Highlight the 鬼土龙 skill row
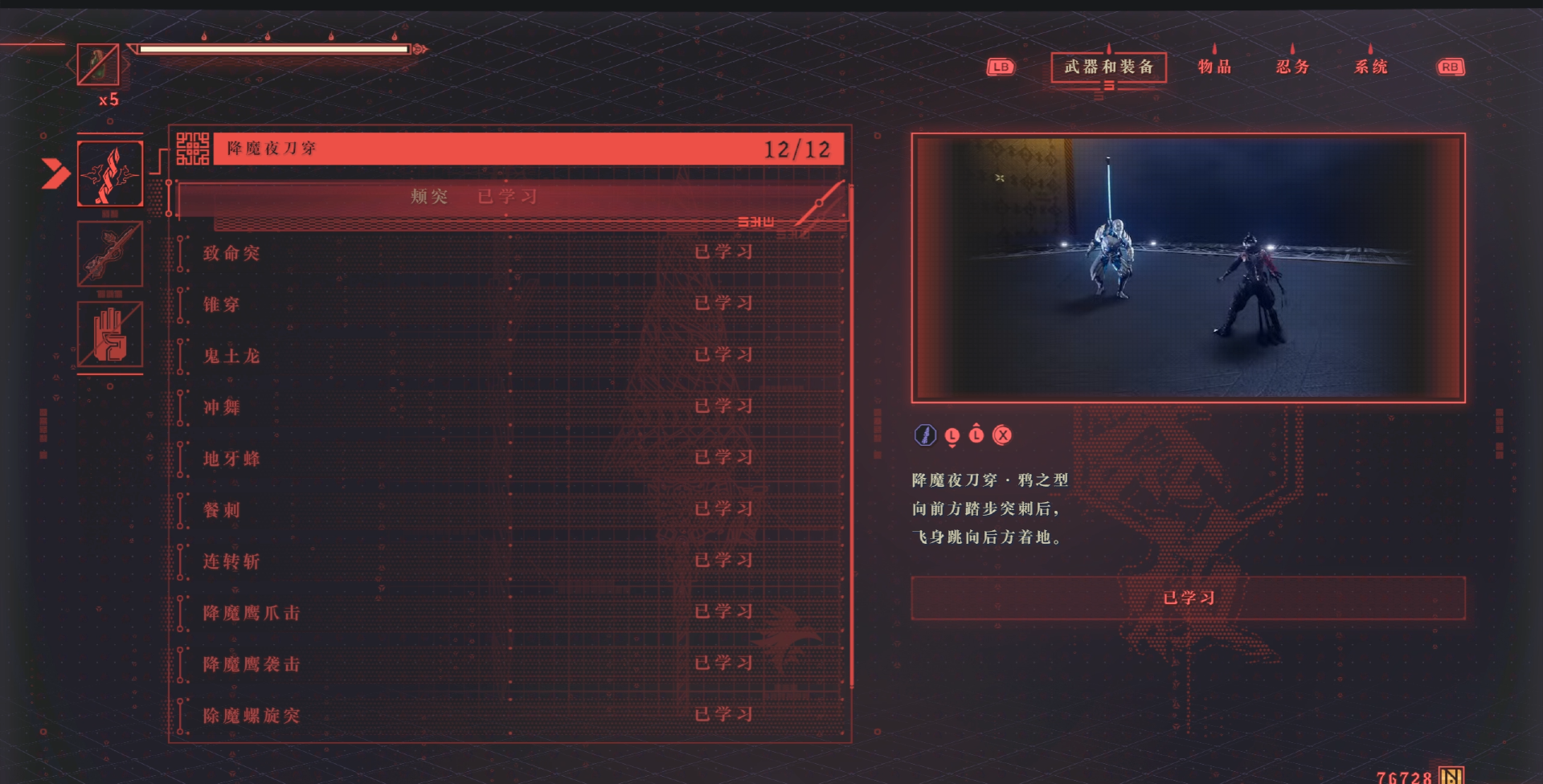This screenshot has height=784, width=1543. click(x=511, y=356)
